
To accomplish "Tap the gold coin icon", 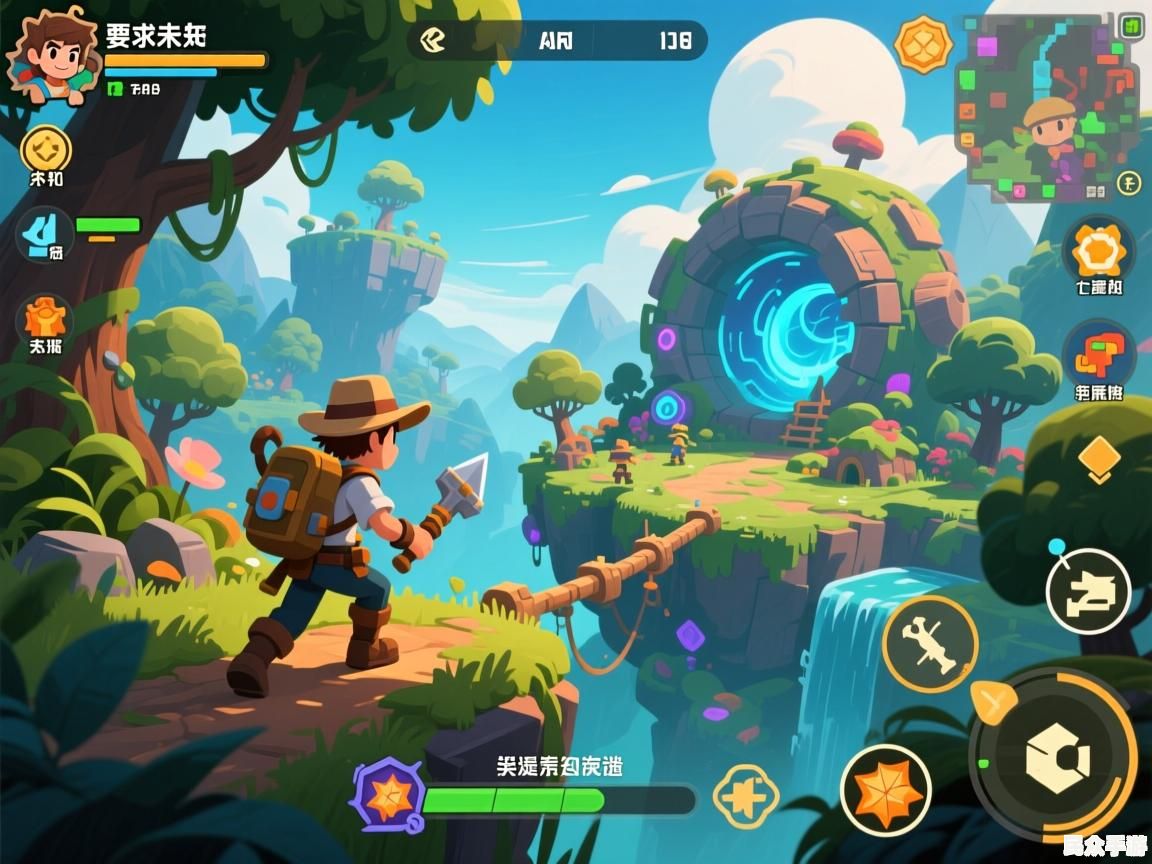I will (46, 150).
